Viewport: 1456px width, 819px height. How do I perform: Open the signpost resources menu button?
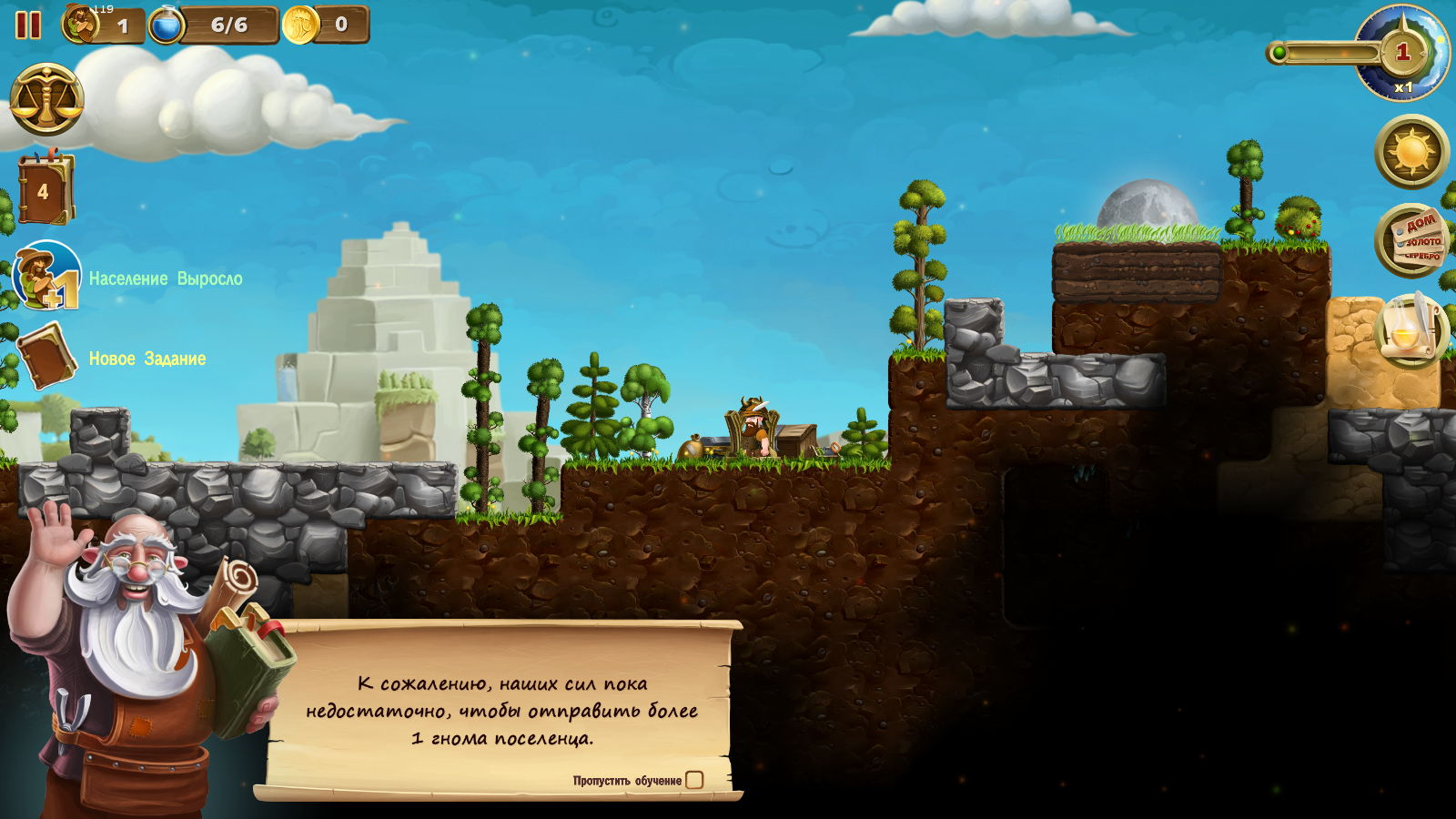[1411, 240]
